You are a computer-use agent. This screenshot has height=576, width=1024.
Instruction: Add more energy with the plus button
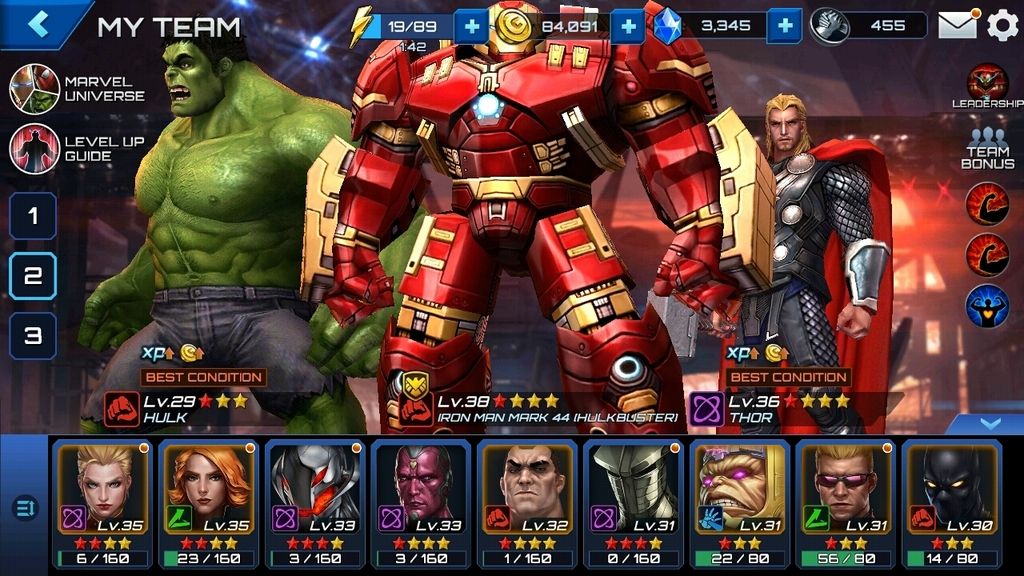[471, 26]
